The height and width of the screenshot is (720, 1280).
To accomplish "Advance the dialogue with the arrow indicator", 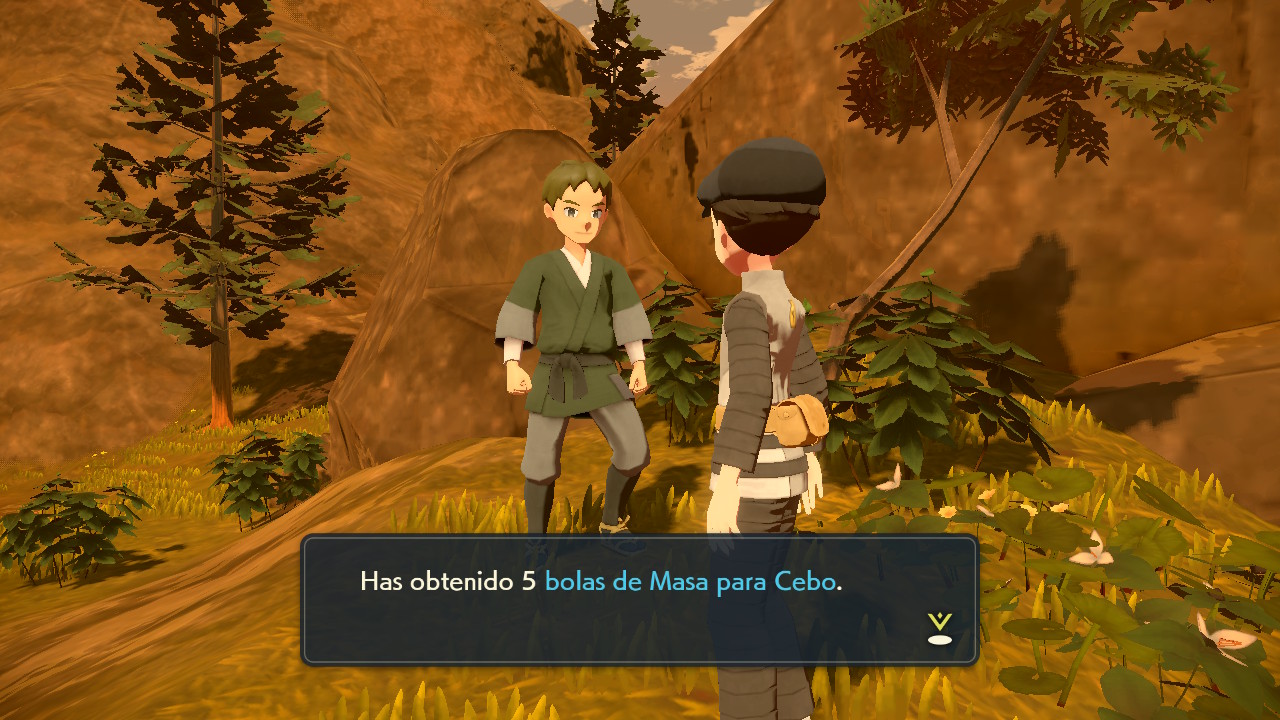I will click(939, 629).
